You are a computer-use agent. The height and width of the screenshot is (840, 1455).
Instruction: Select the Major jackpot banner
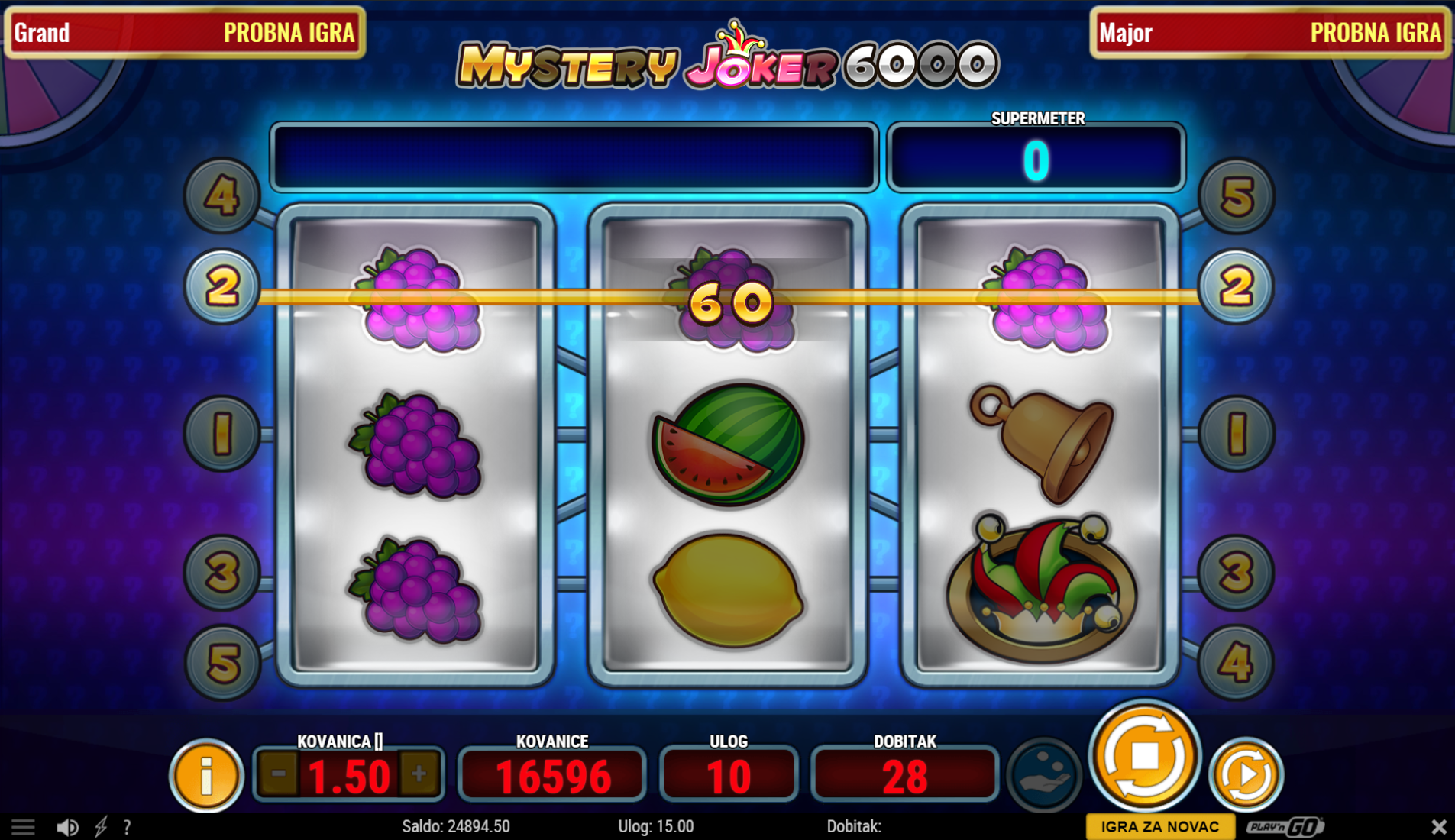1269,32
